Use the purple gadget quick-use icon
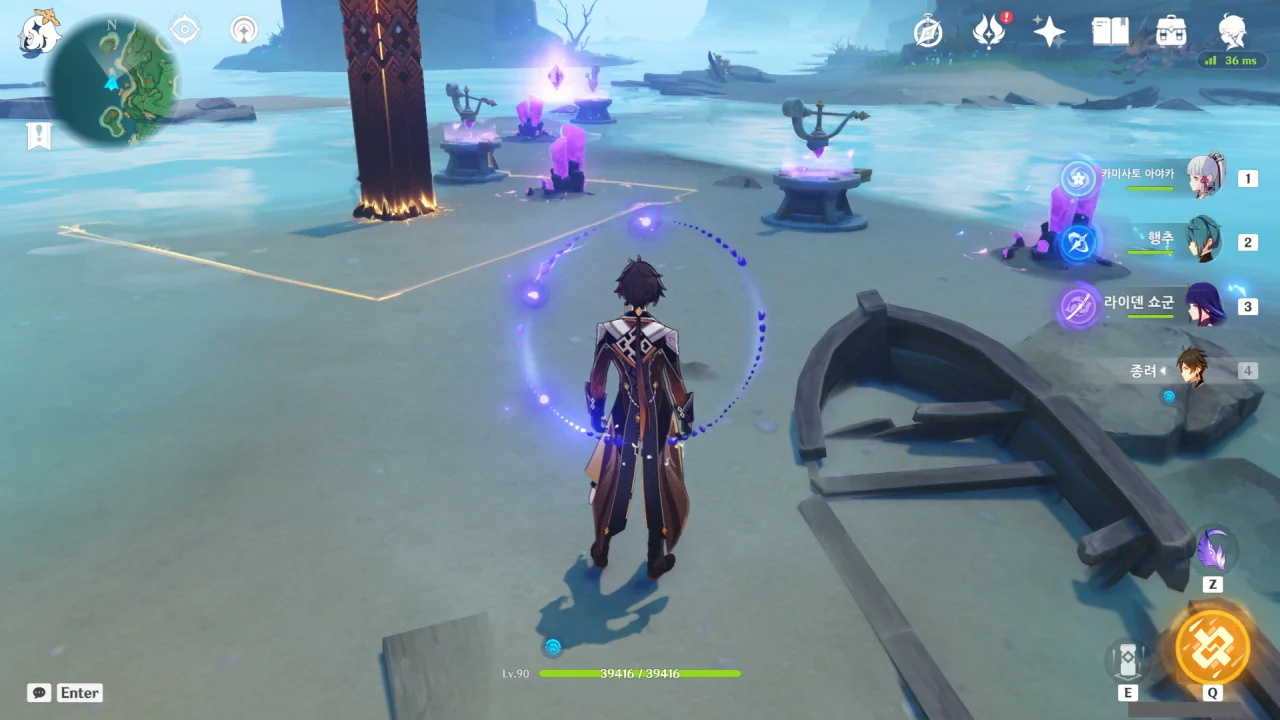Viewport: 1280px width, 720px height. (1215, 550)
